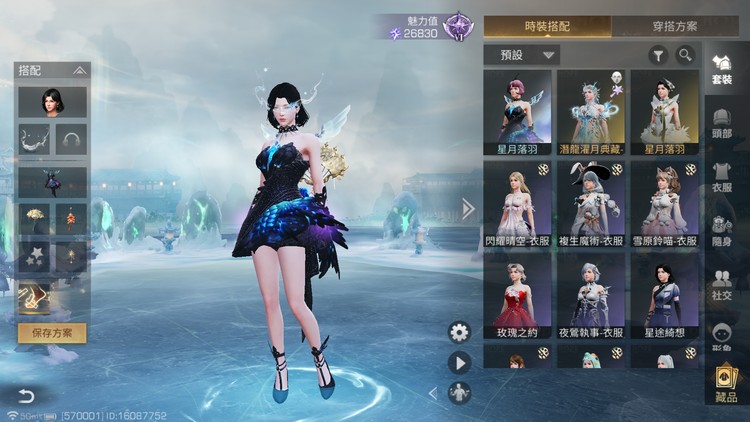Open the 預設 sorting dropdown
The width and height of the screenshot is (750, 422).
[521, 55]
